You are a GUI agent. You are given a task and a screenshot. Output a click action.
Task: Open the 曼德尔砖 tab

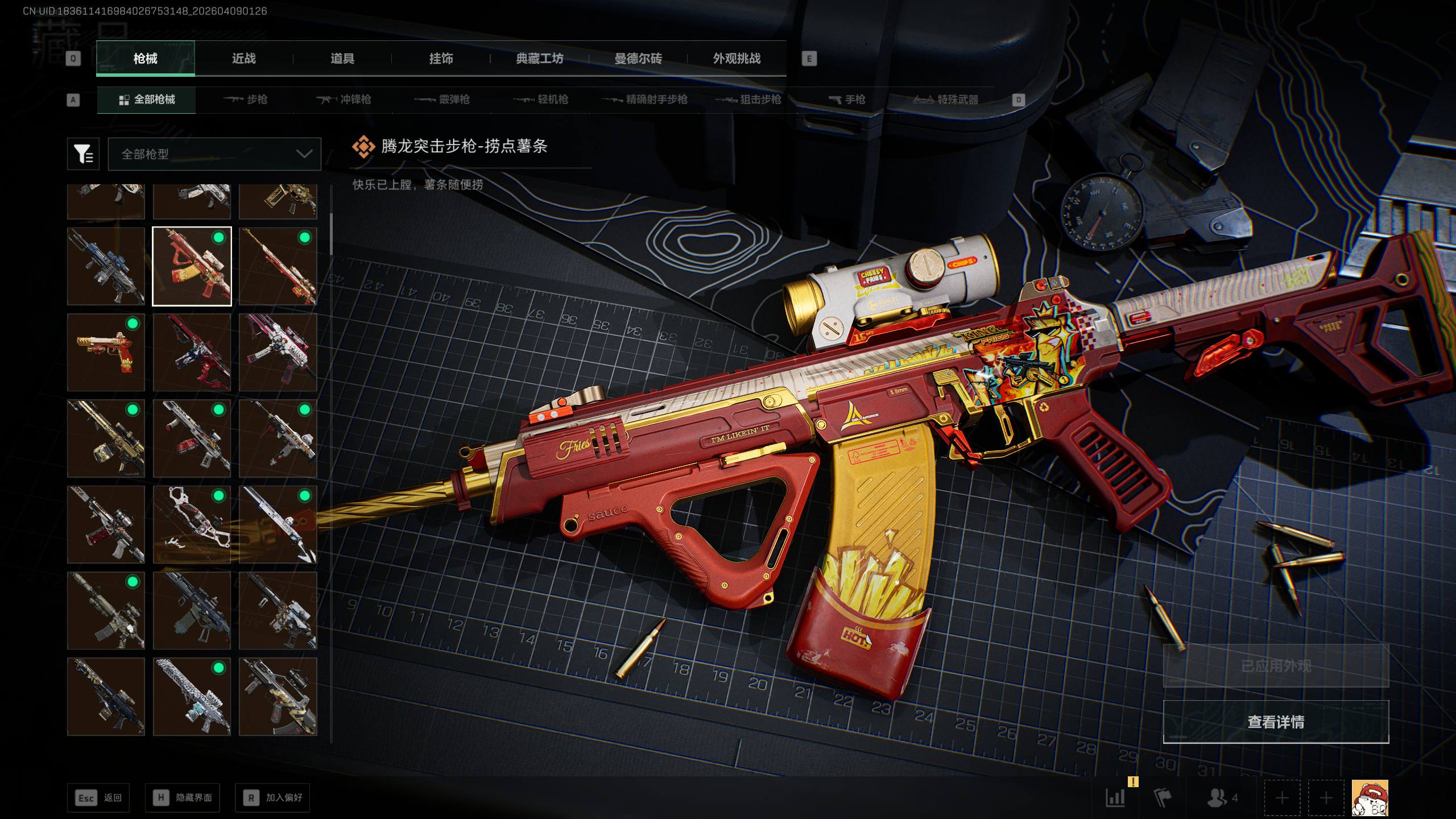pyautogui.click(x=638, y=59)
